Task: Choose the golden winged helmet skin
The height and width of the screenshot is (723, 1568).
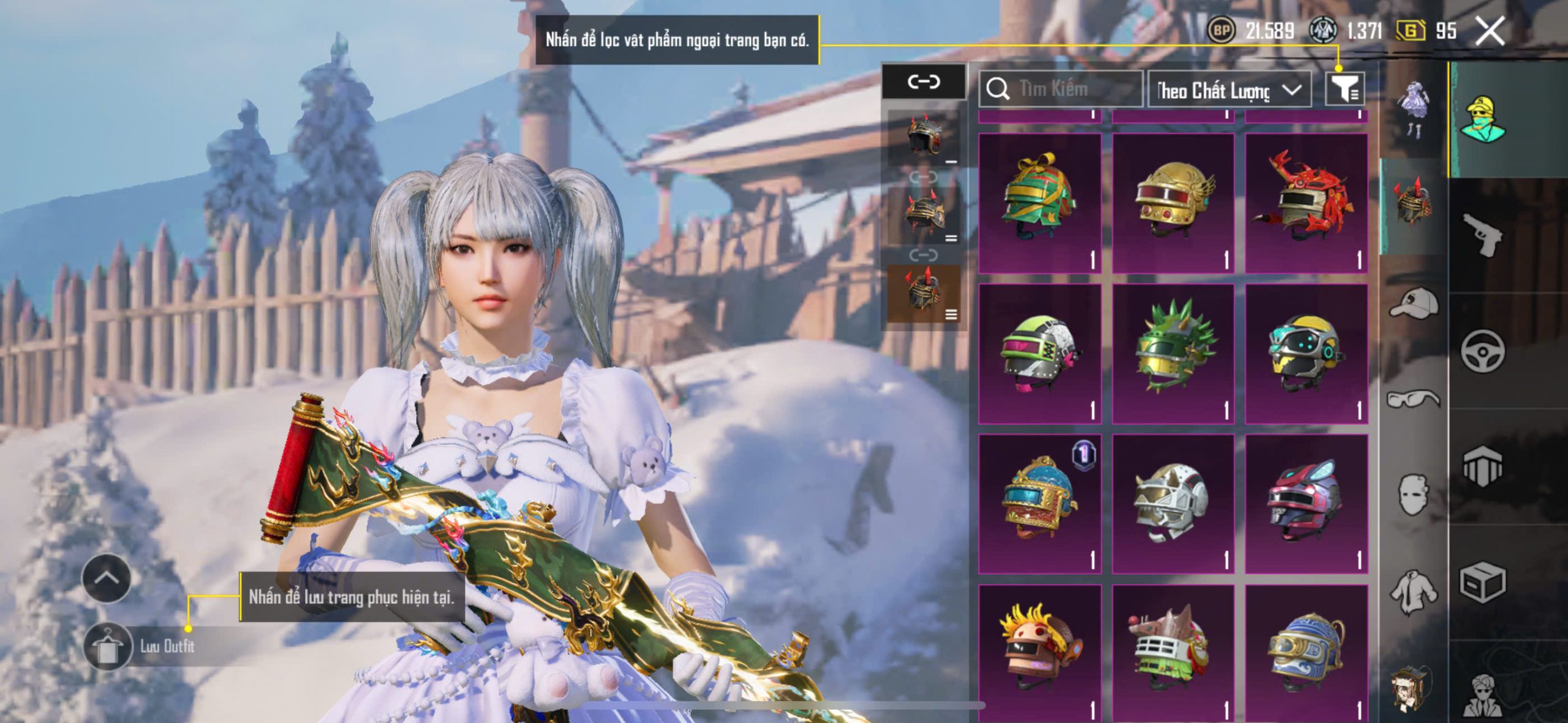Action: pyautogui.click(x=1173, y=202)
